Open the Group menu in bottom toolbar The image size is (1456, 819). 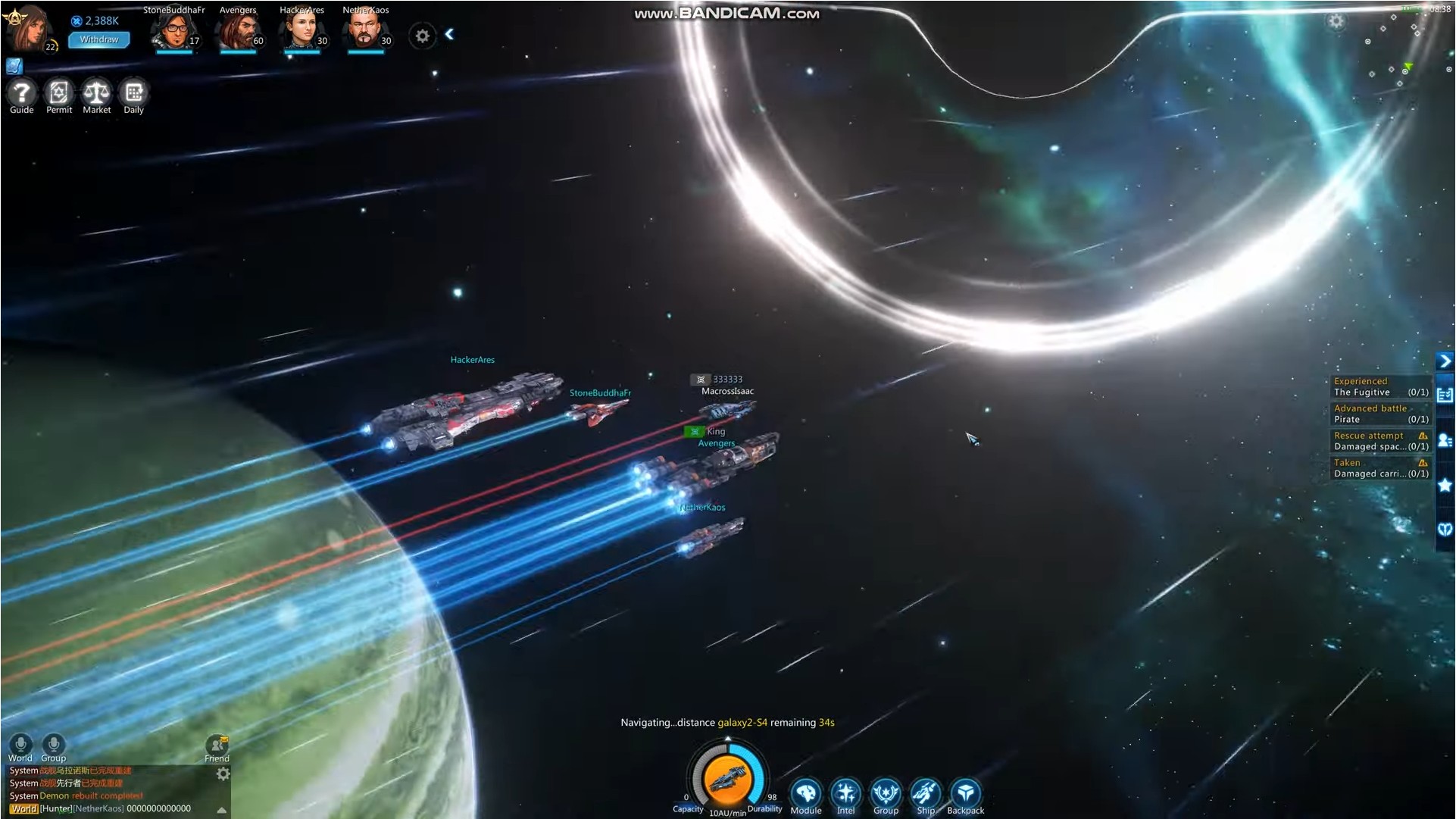(x=886, y=794)
